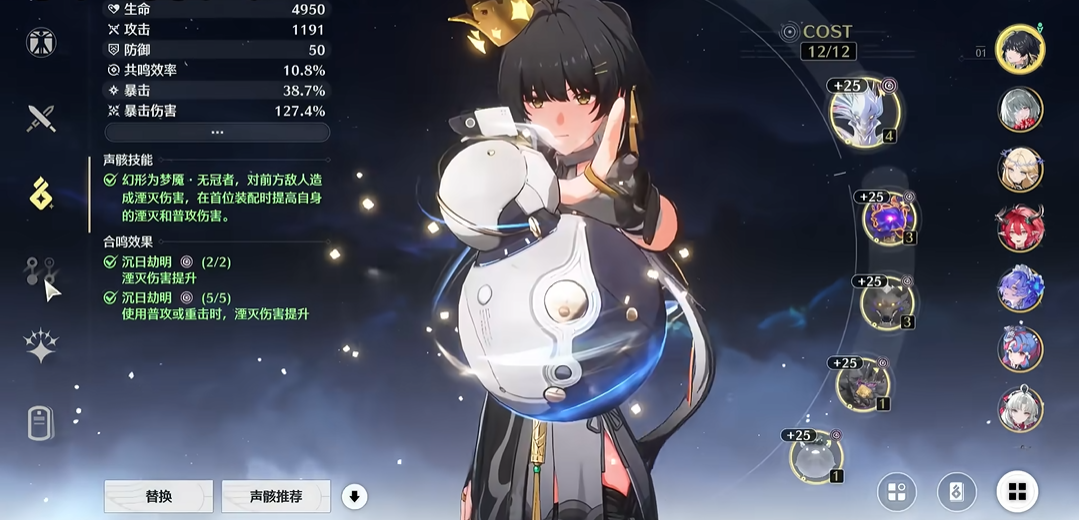Pick the white orb cost 1 echo

click(x=816, y=457)
